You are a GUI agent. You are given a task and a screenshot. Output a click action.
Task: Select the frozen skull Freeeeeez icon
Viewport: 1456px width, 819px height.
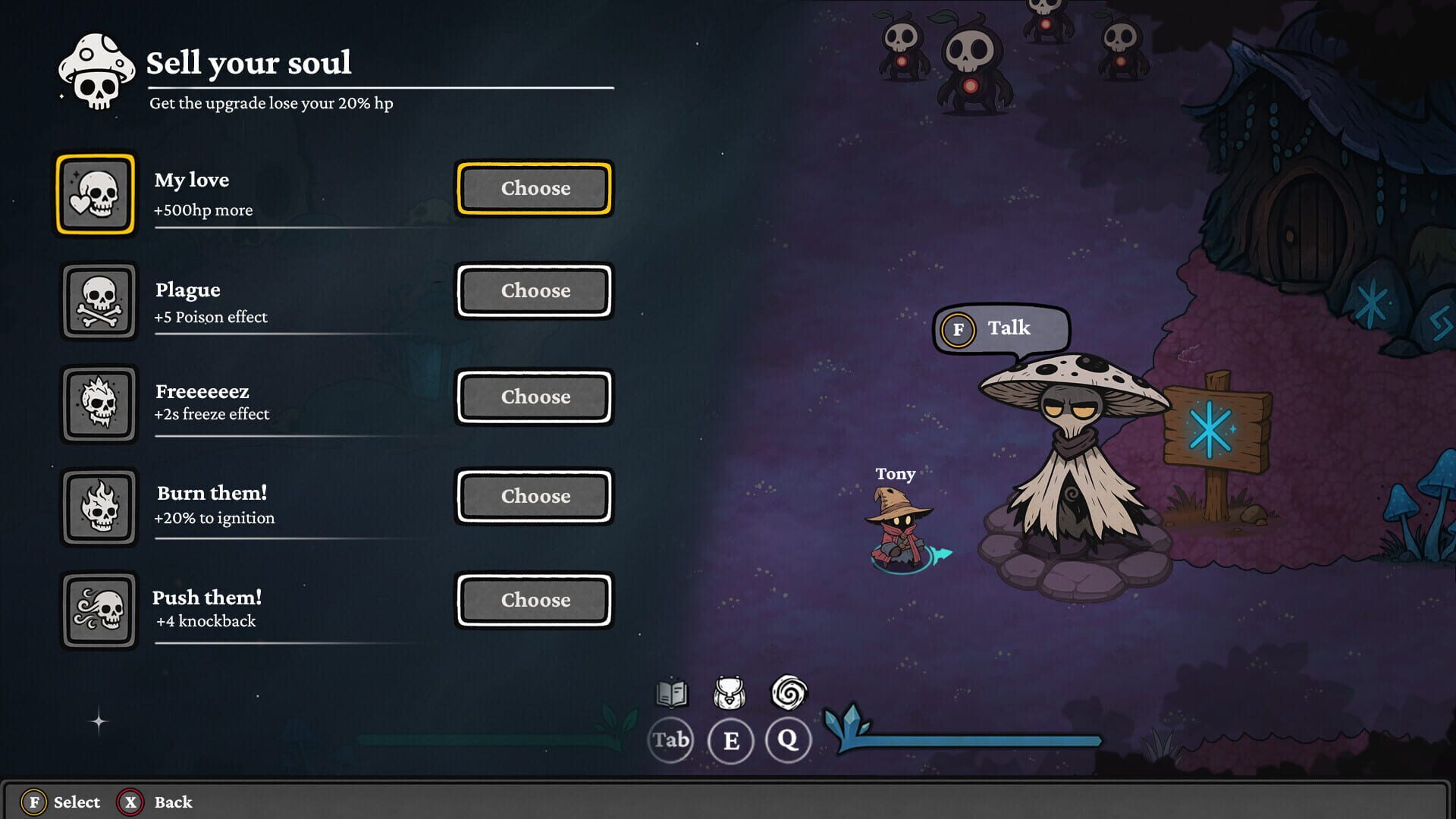click(99, 403)
